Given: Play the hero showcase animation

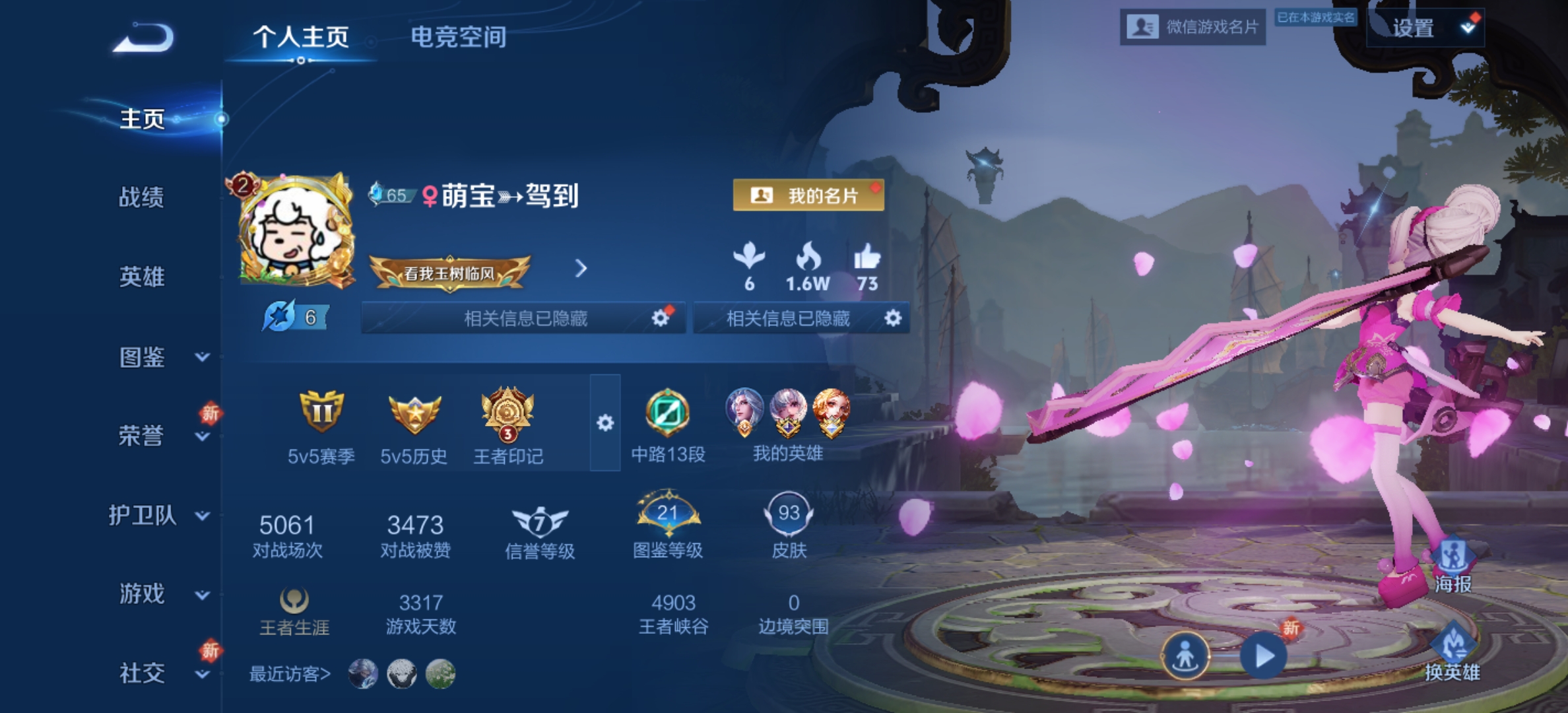Looking at the screenshot, I should pyautogui.click(x=1263, y=656).
